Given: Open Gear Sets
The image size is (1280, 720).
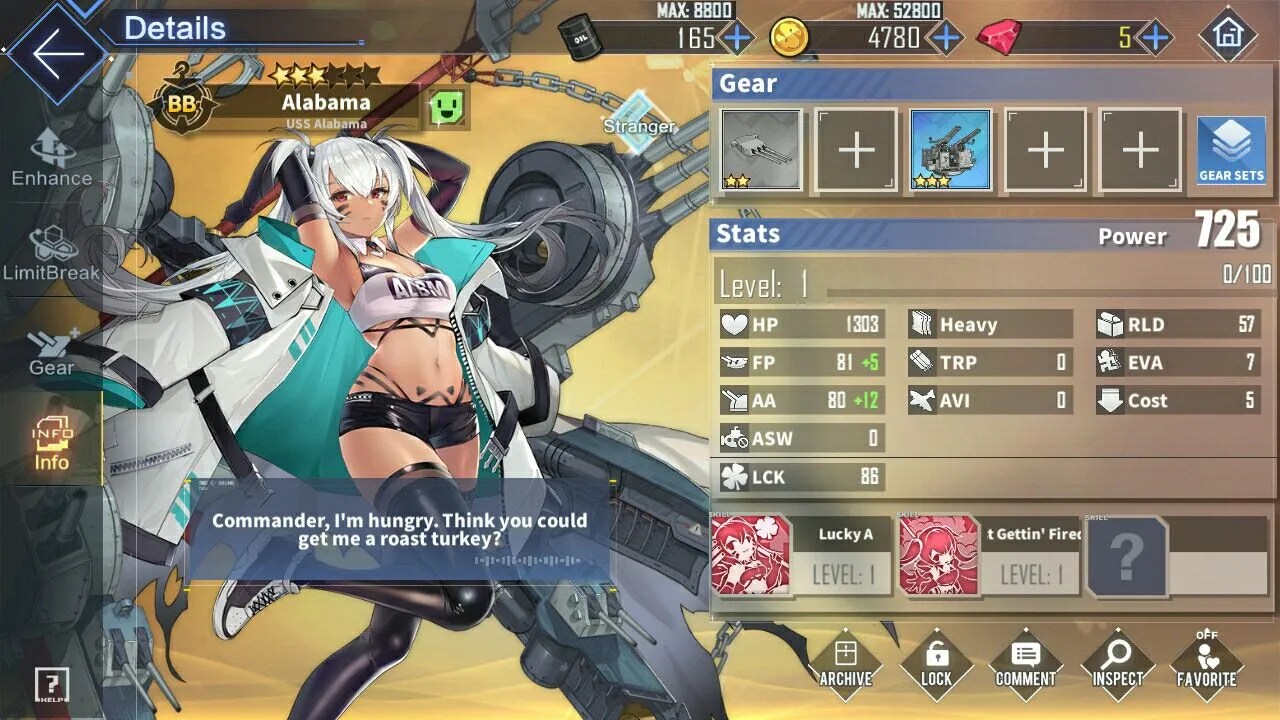Looking at the screenshot, I should (1231, 150).
